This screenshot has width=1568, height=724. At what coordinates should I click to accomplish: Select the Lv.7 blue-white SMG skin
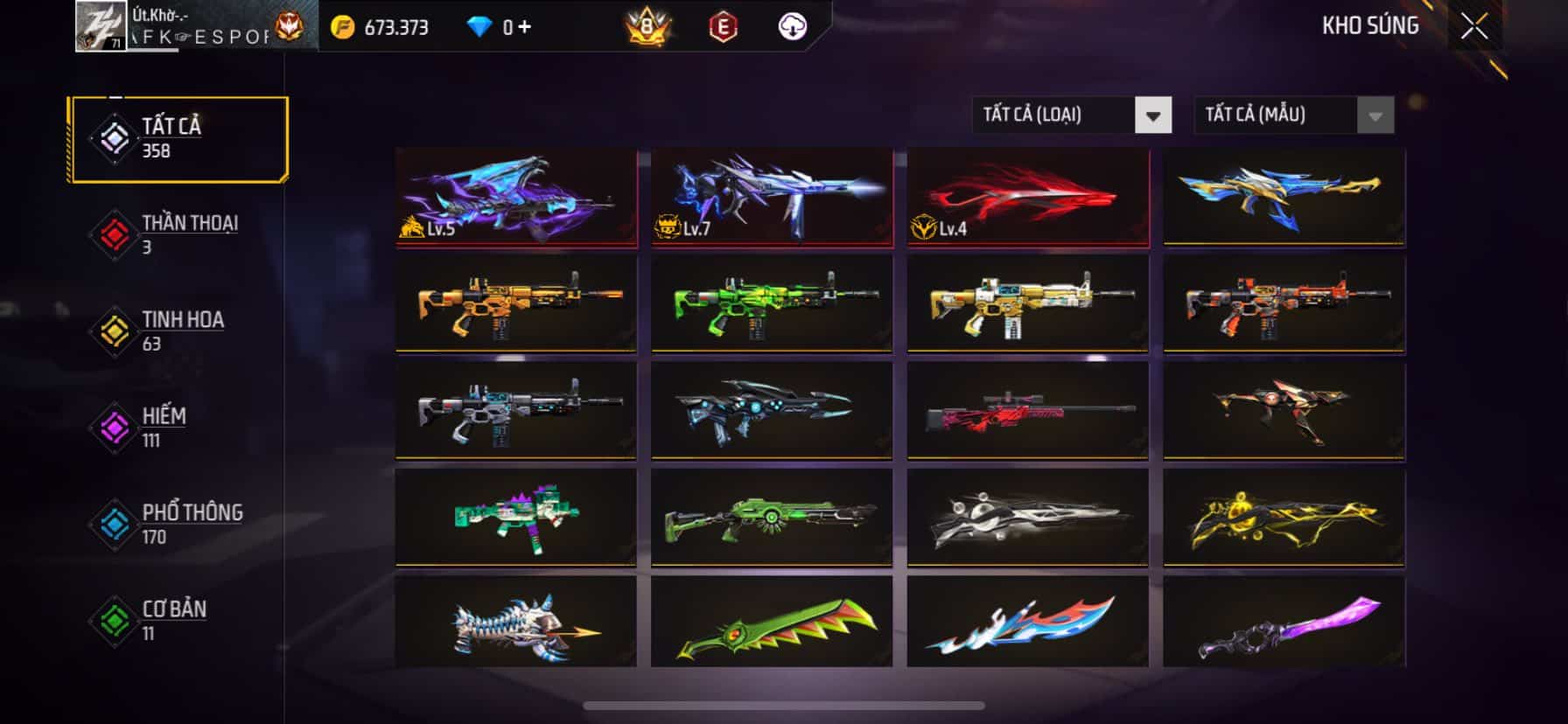pos(772,196)
